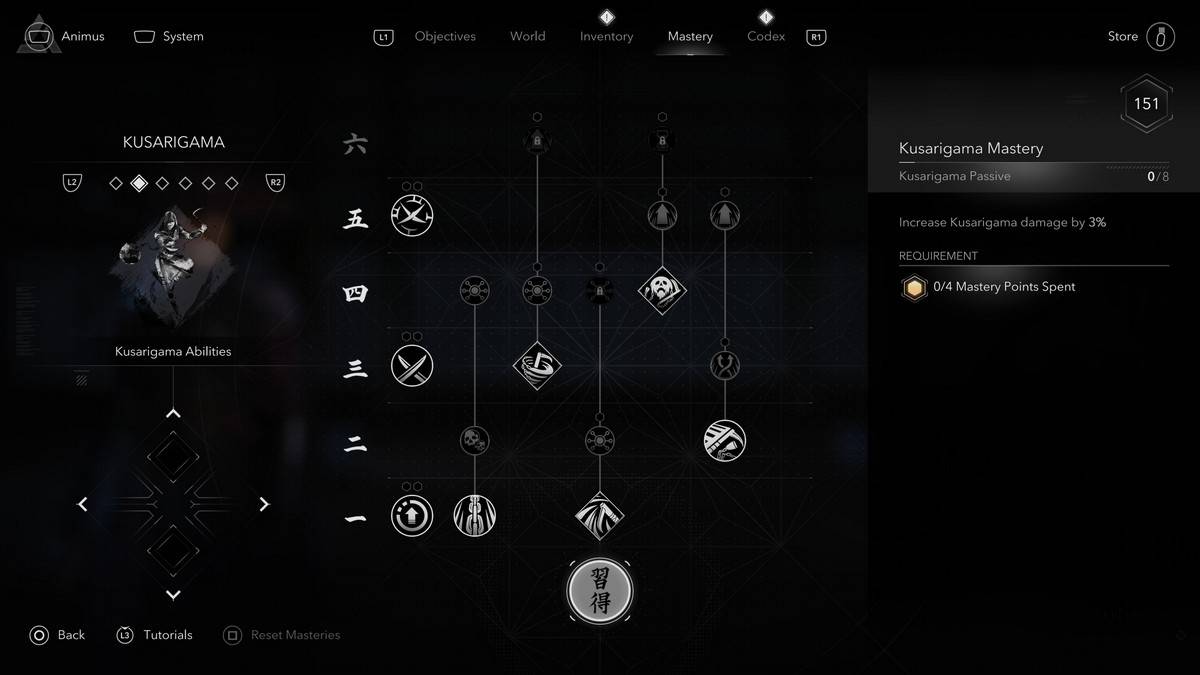1200x675 pixels.
Task: Select the central kanji mastery root node
Action: coord(600,591)
